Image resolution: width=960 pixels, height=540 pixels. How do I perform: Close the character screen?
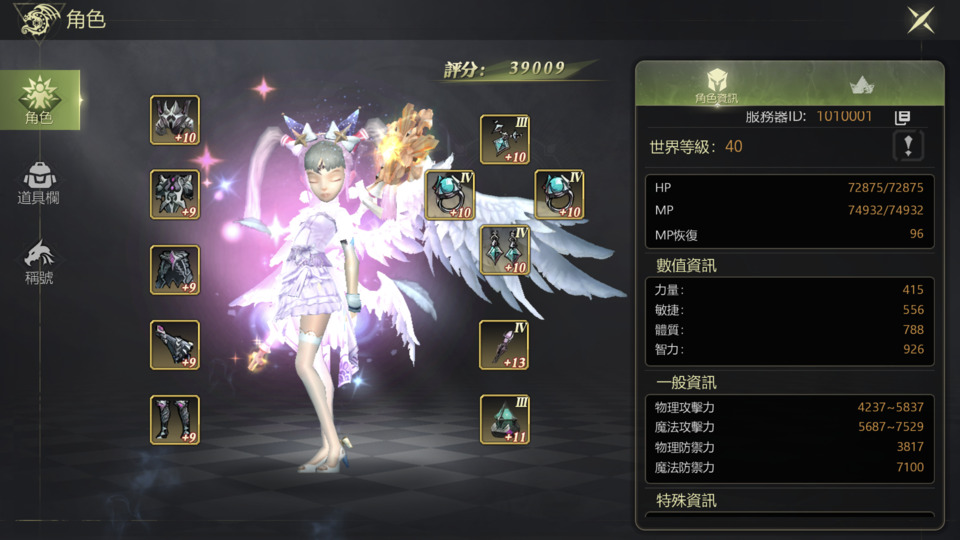[x=920, y=20]
